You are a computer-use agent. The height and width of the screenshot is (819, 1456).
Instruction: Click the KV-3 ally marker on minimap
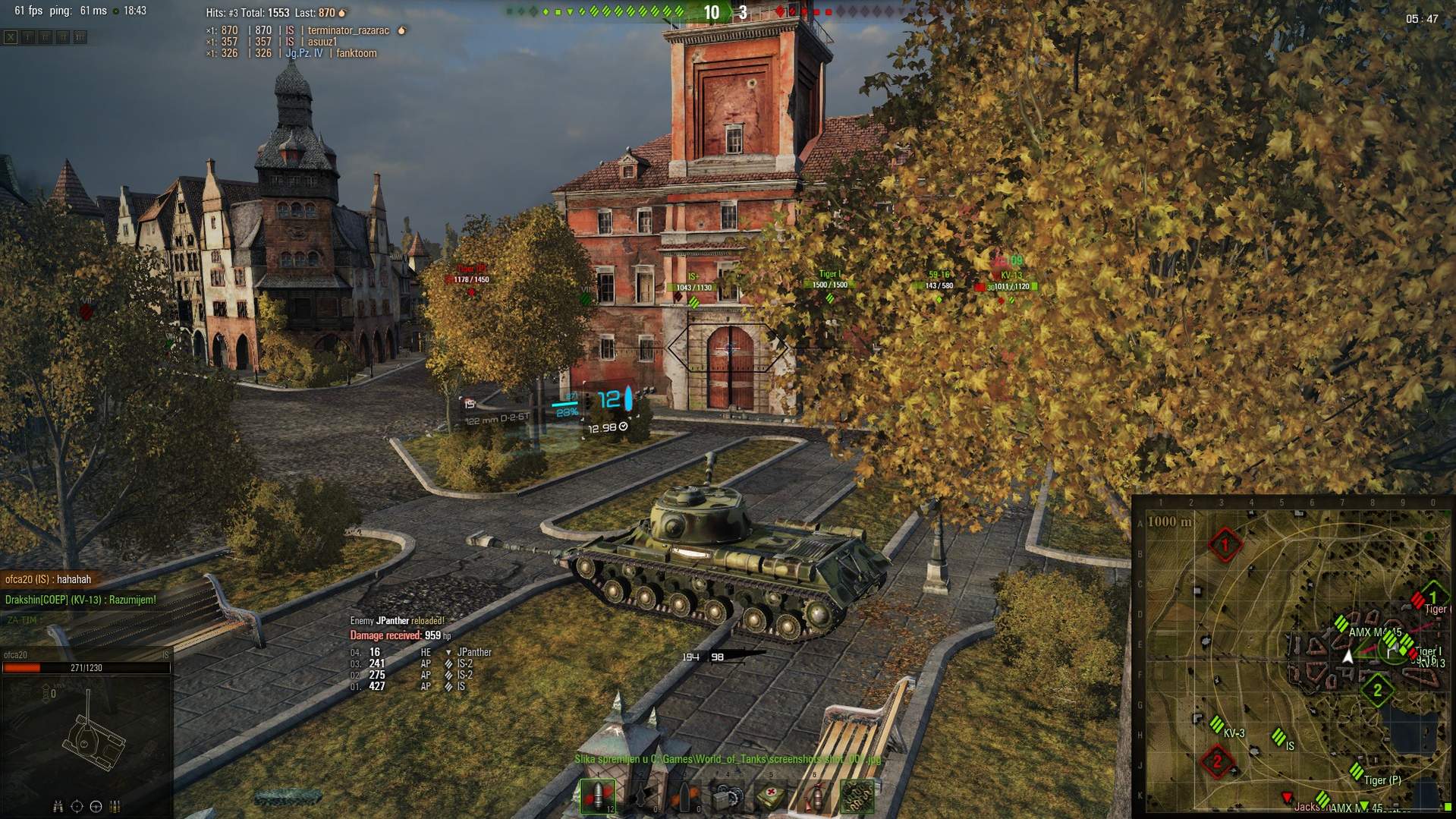click(1217, 724)
